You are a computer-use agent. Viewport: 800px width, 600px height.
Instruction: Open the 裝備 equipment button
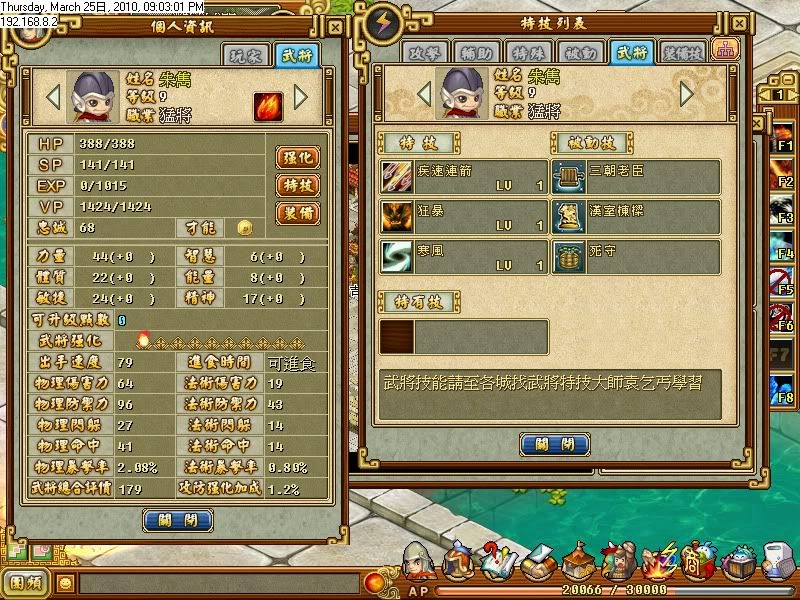pyautogui.click(x=297, y=213)
